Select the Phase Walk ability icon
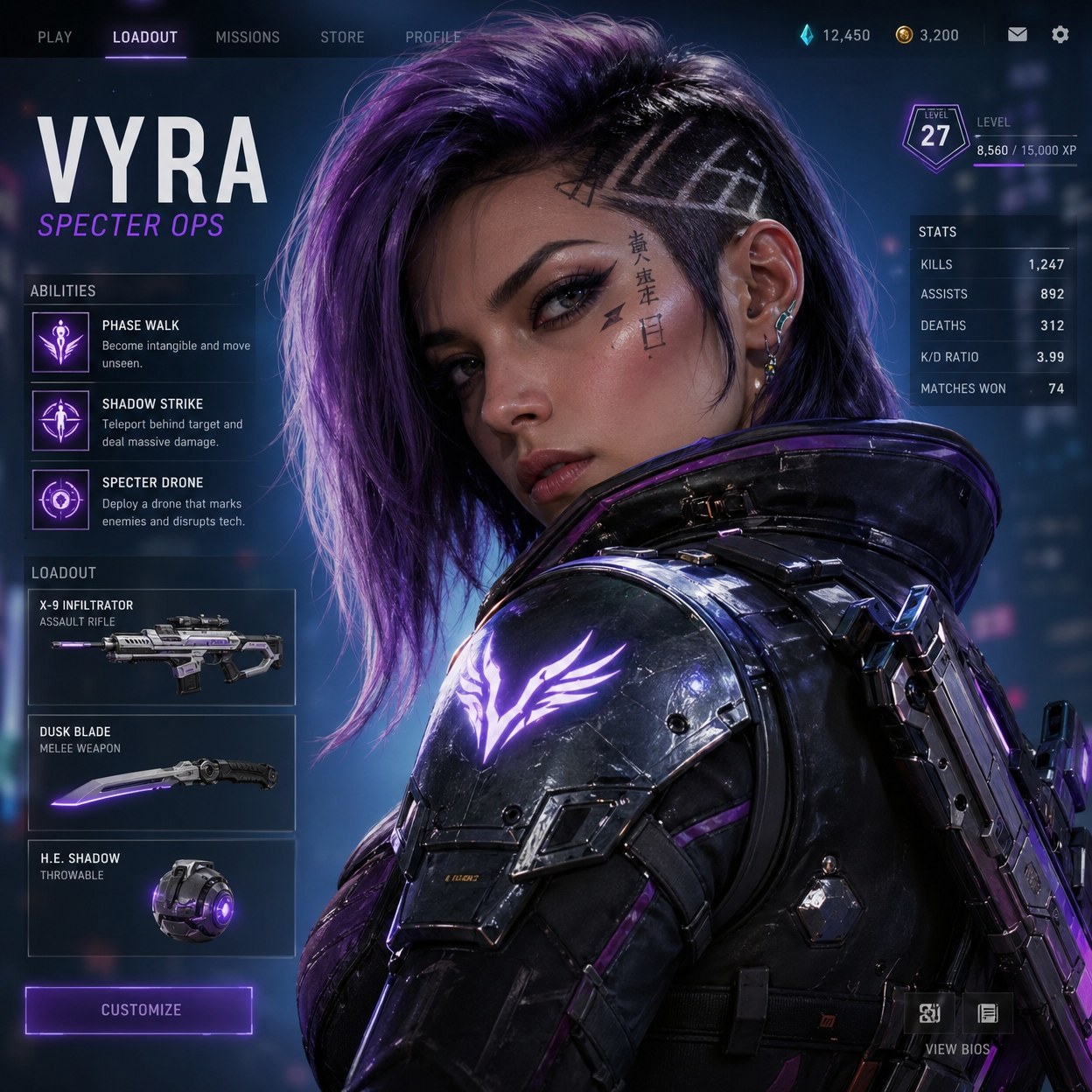Screen dimensions: 1092x1092 60,342
